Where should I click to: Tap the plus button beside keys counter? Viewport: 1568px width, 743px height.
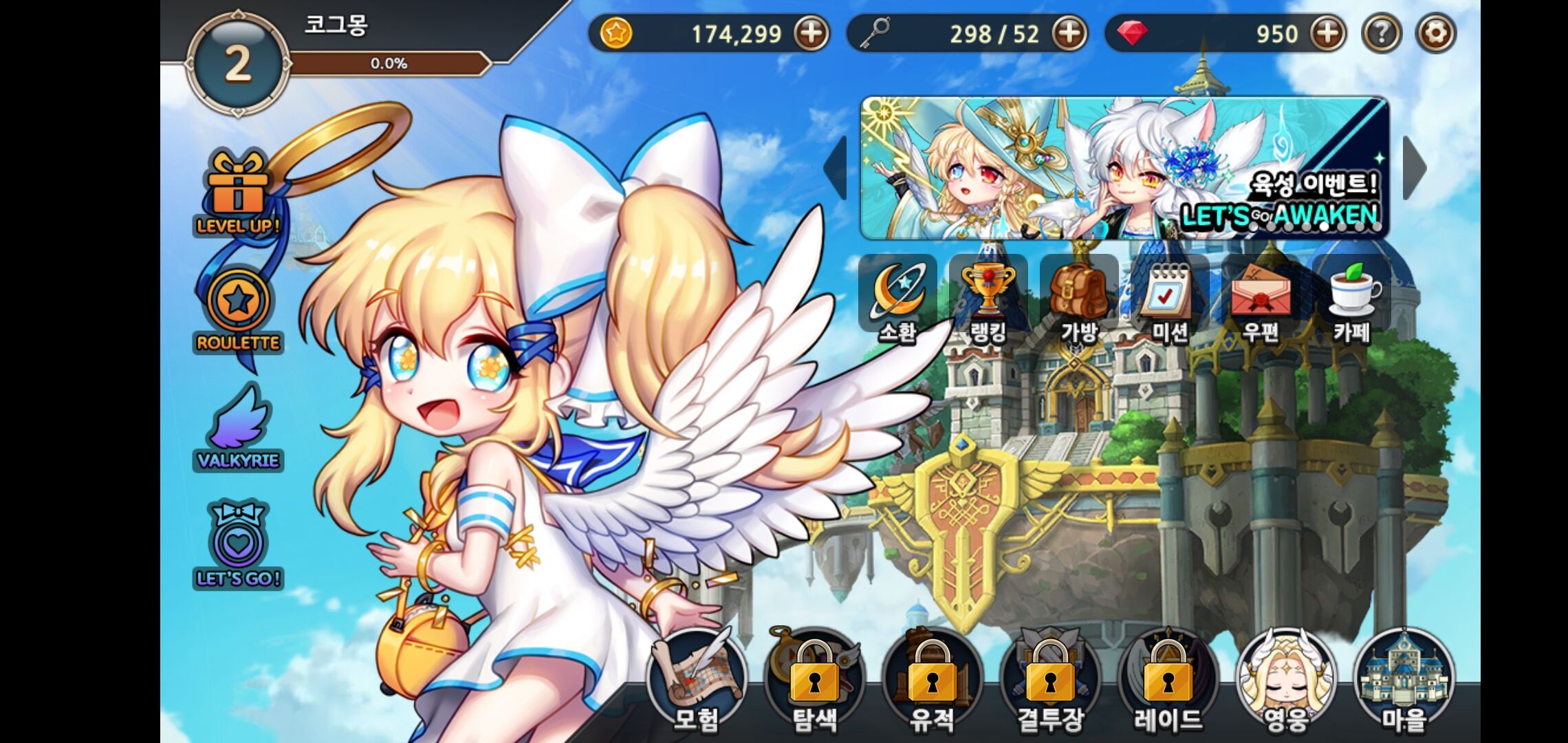[x=1070, y=33]
